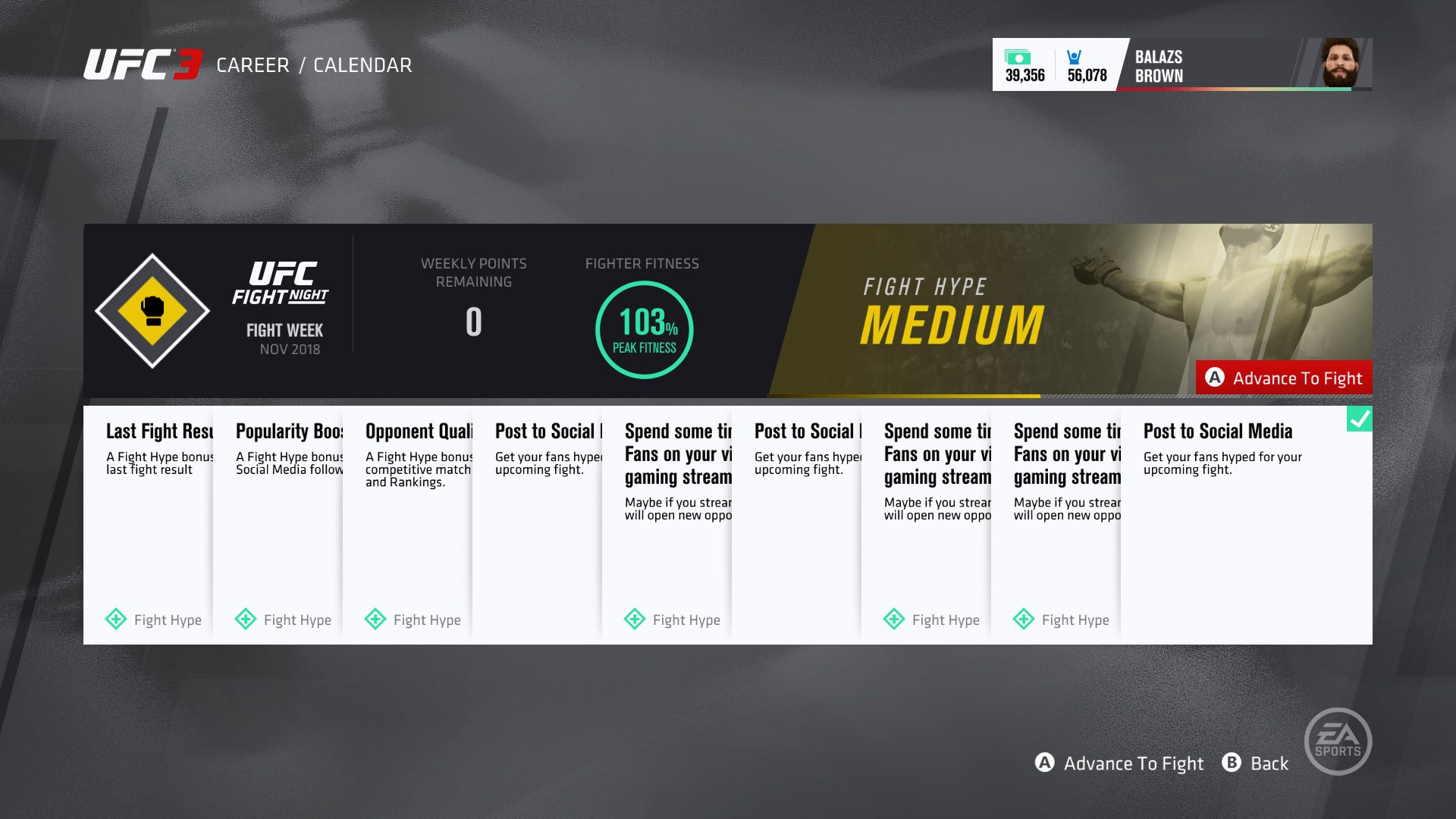Choose the Popularity Boost hype card

coord(278,525)
